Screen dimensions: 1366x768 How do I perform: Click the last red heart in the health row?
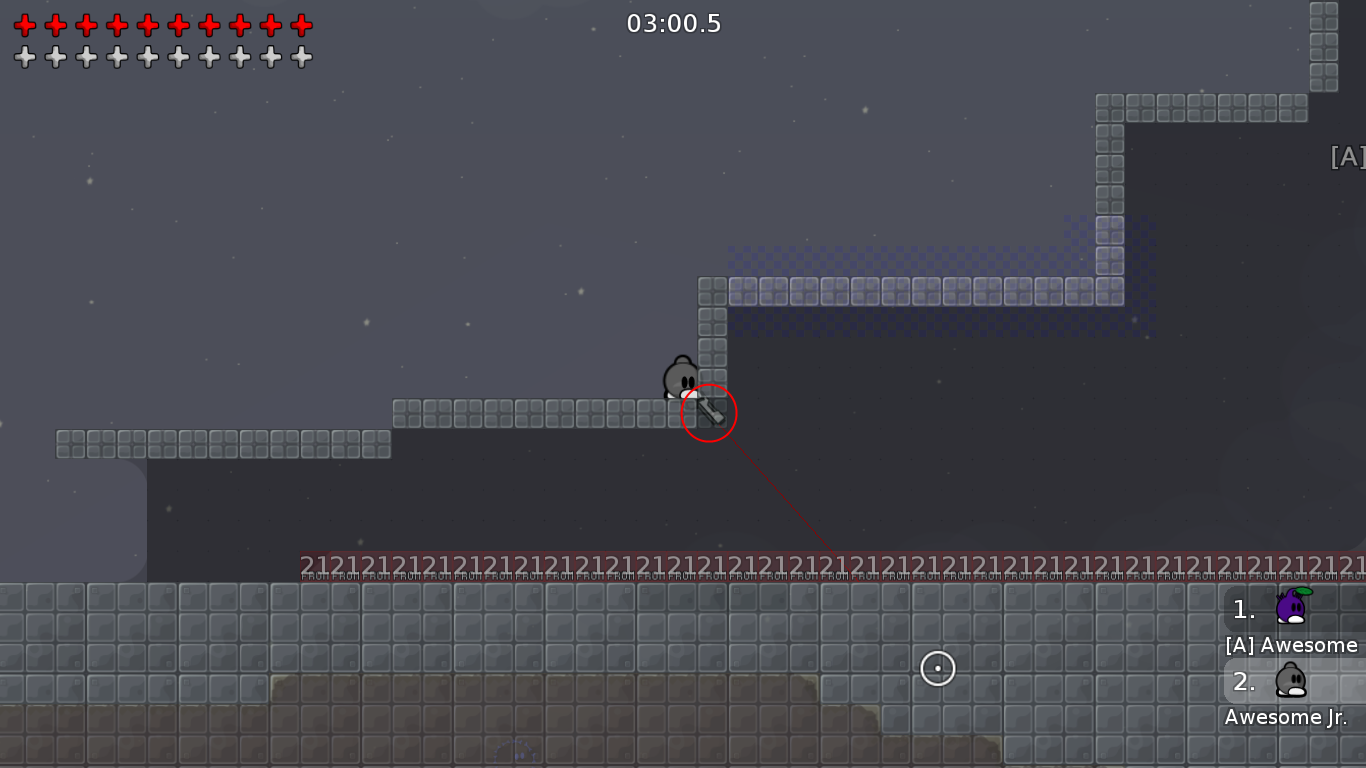pos(301,26)
